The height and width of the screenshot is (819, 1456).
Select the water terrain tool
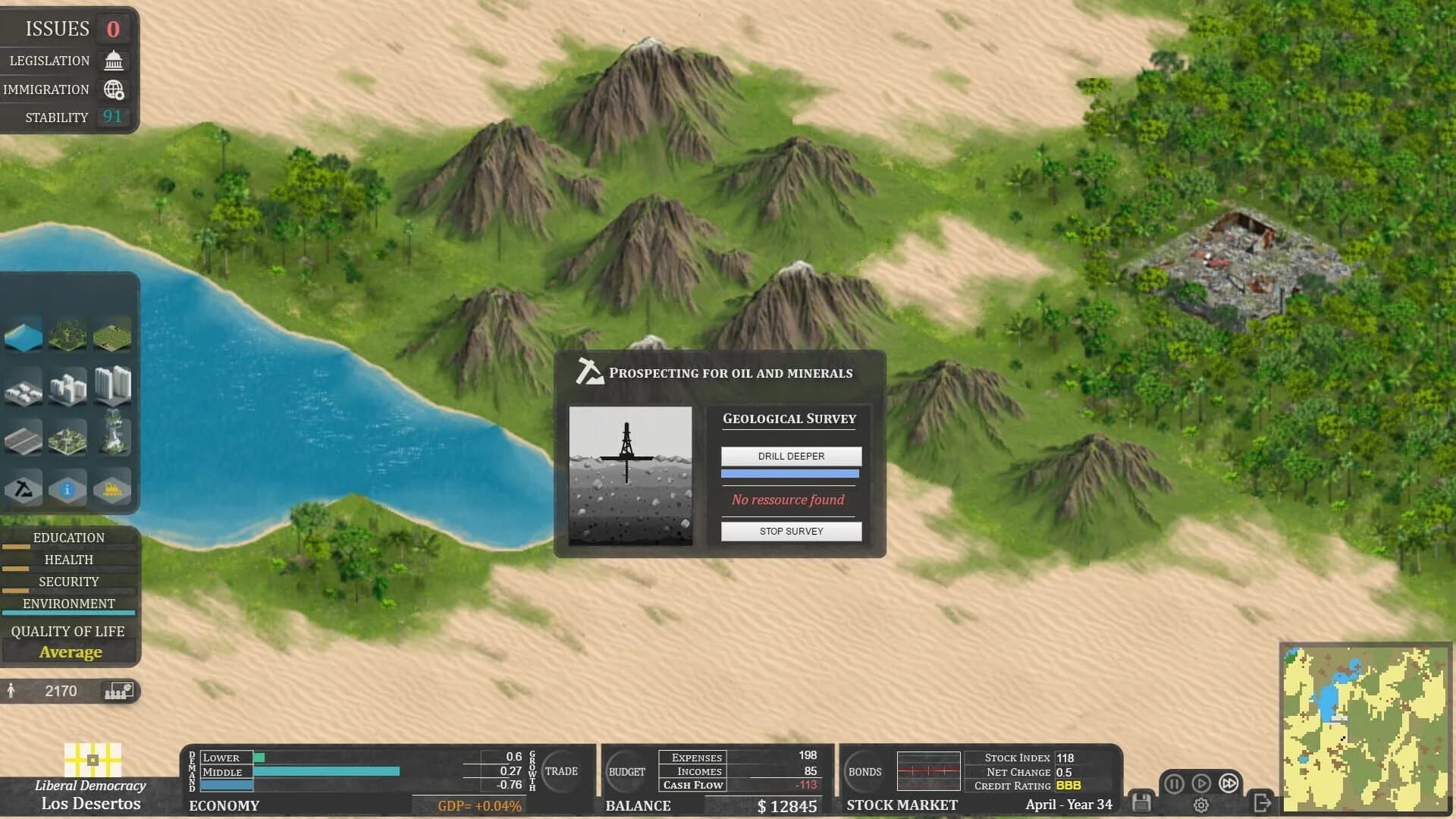pyautogui.click(x=23, y=334)
